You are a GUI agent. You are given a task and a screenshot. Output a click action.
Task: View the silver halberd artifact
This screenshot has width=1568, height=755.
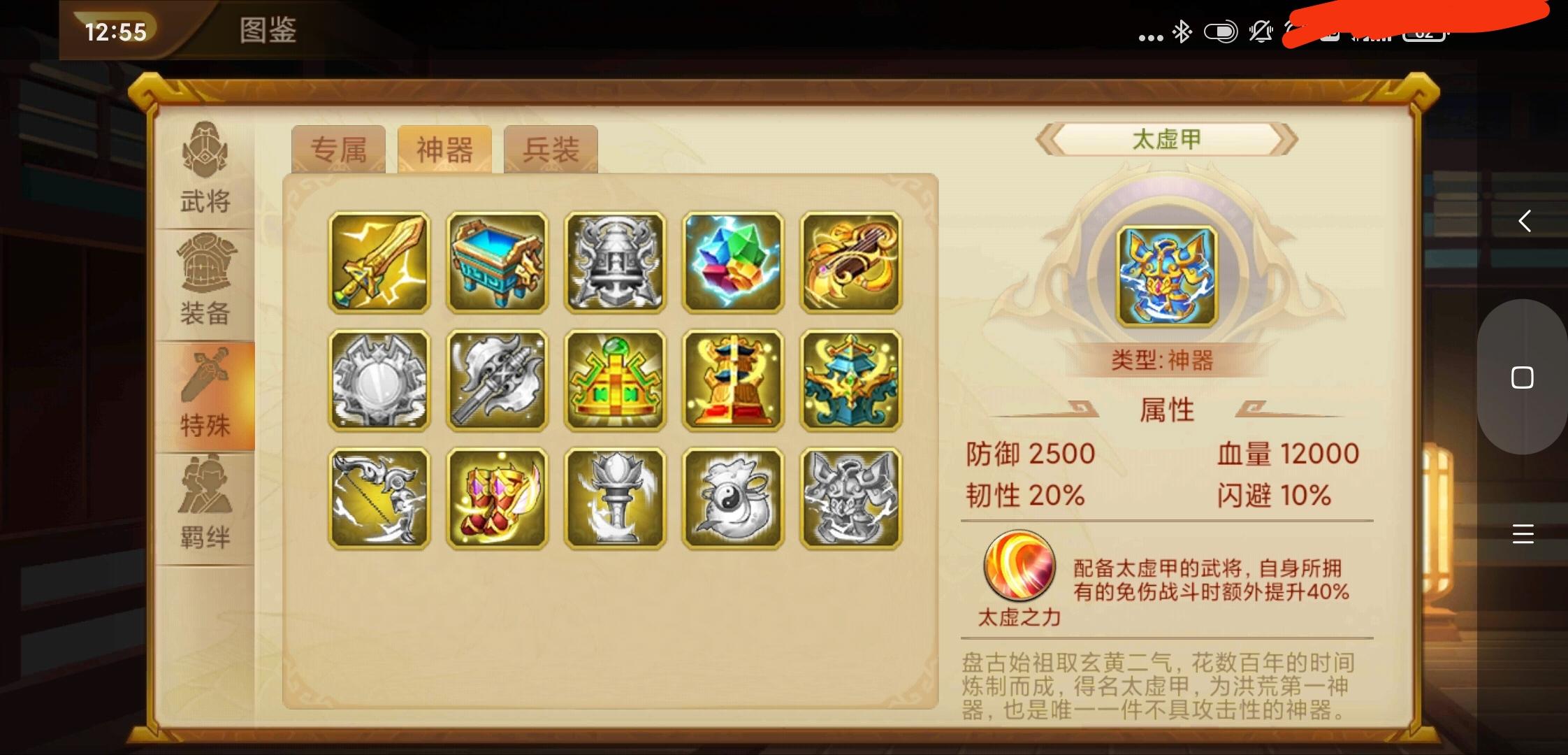(x=497, y=381)
